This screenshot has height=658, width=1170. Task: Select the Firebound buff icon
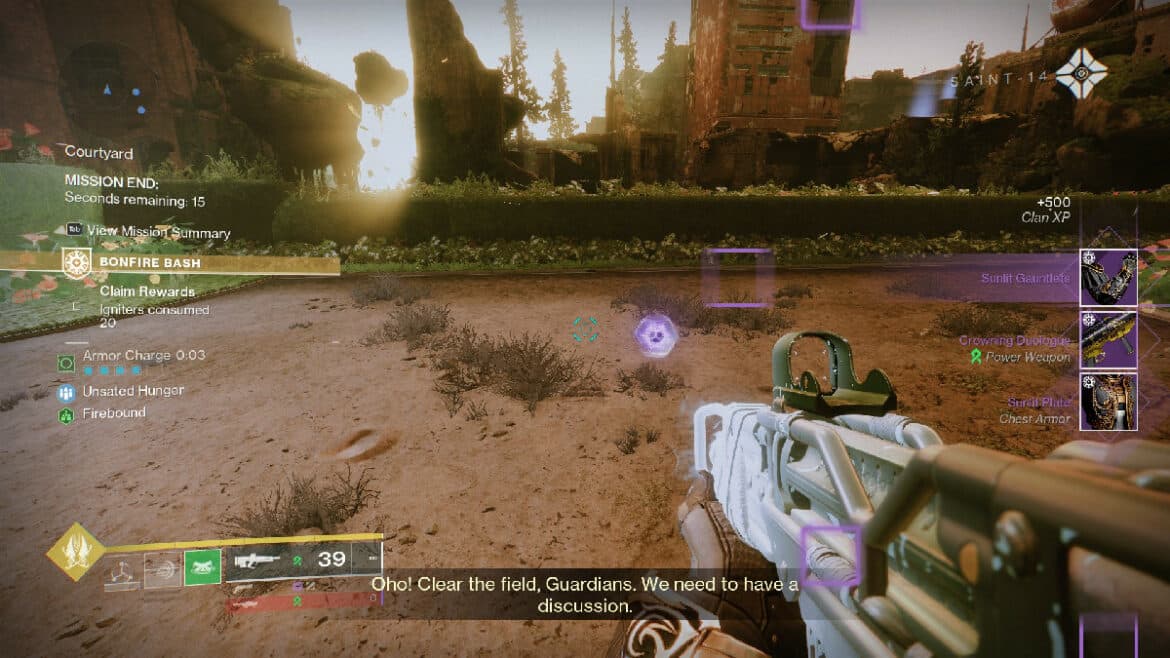point(67,414)
